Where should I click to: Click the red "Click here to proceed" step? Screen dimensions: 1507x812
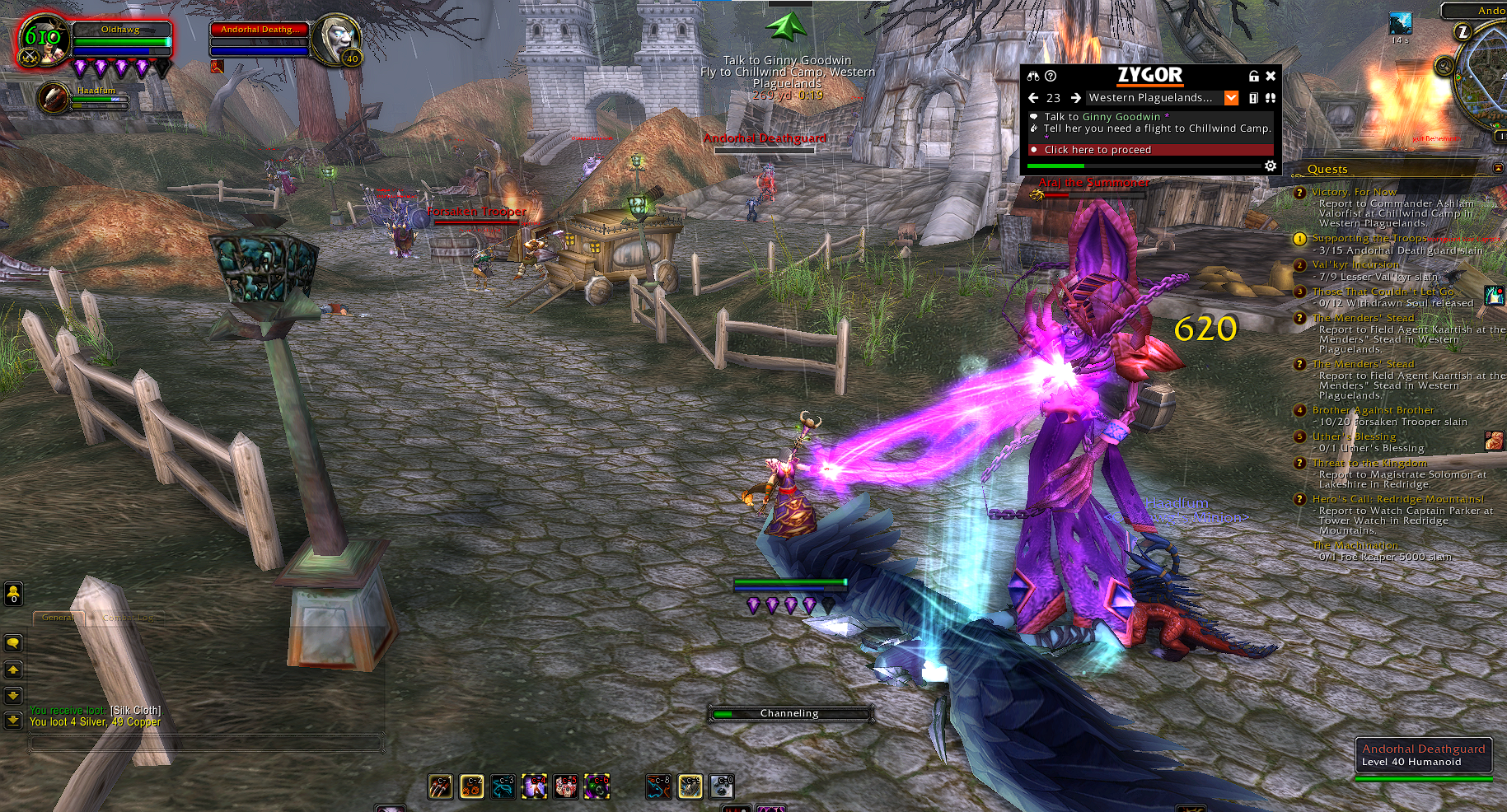coord(1149,150)
